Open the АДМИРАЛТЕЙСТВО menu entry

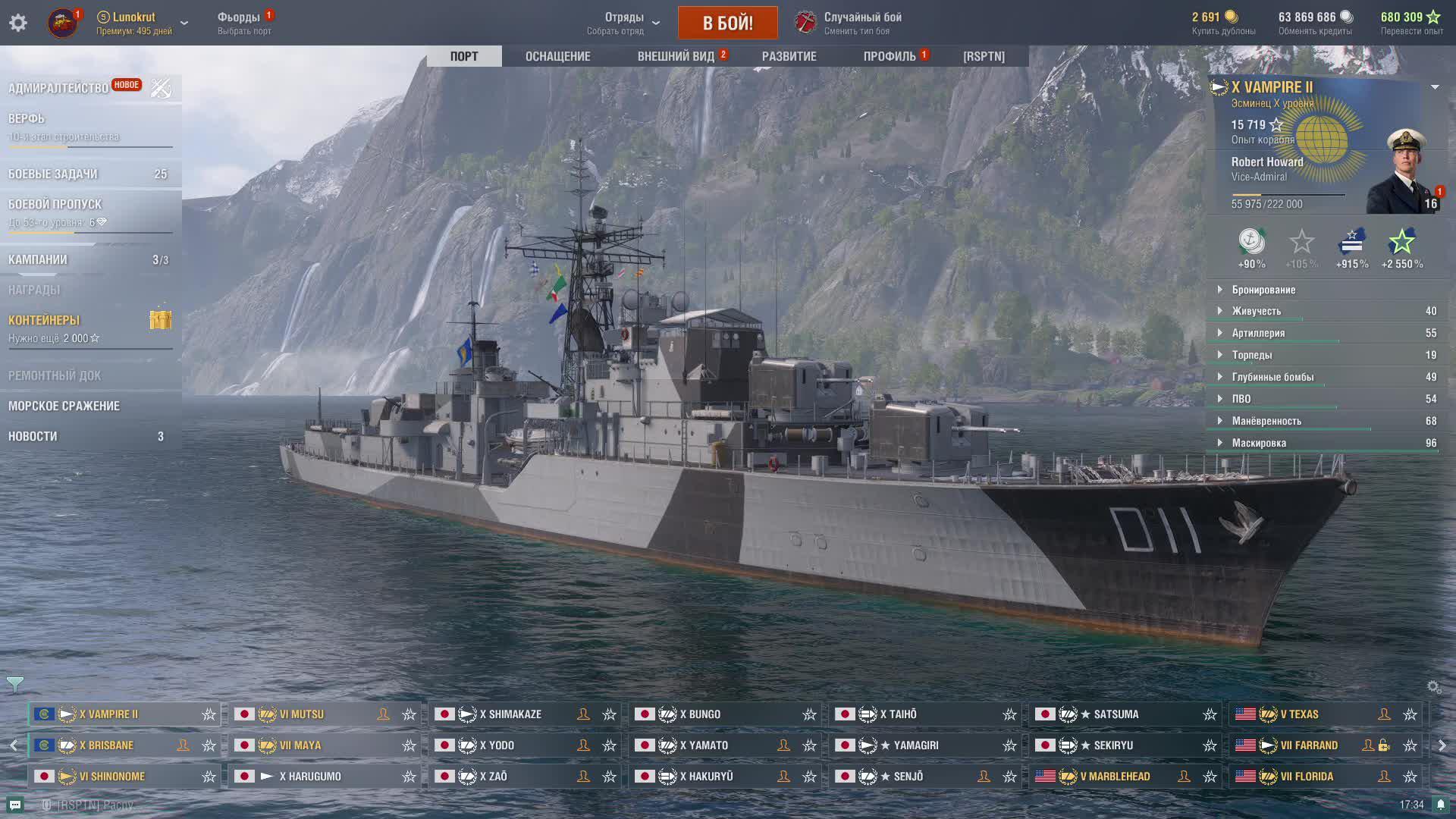(x=58, y=89)
